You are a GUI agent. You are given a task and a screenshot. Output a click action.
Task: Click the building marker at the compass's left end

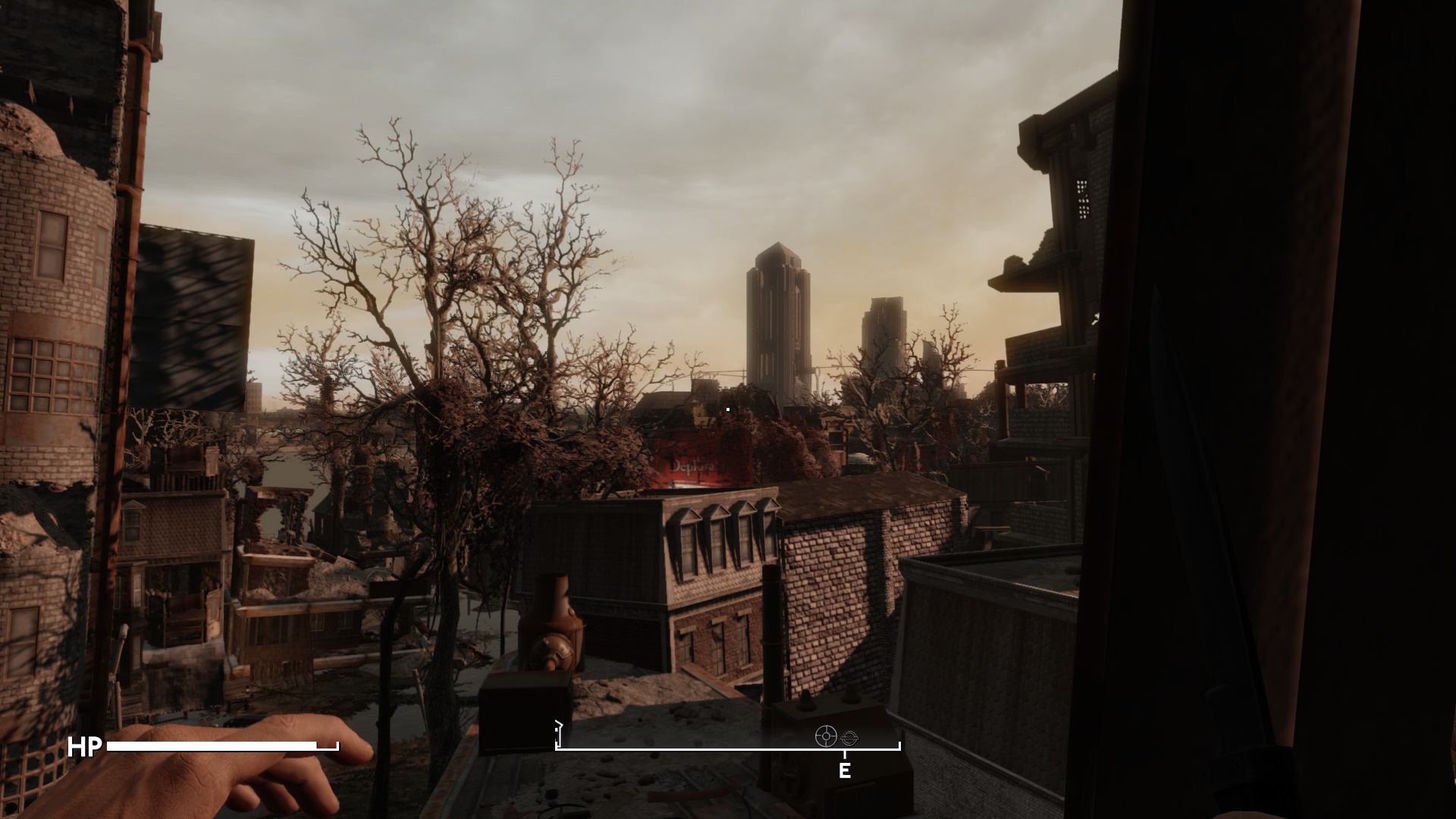pyautogui.click(x=559, y=735)
